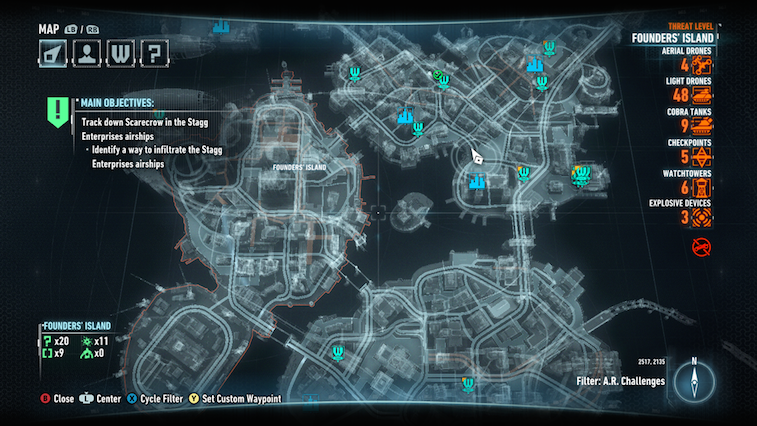This screenshot has height=426, width=757.
Task: Click the white player arrow on map
Action: 477,158
